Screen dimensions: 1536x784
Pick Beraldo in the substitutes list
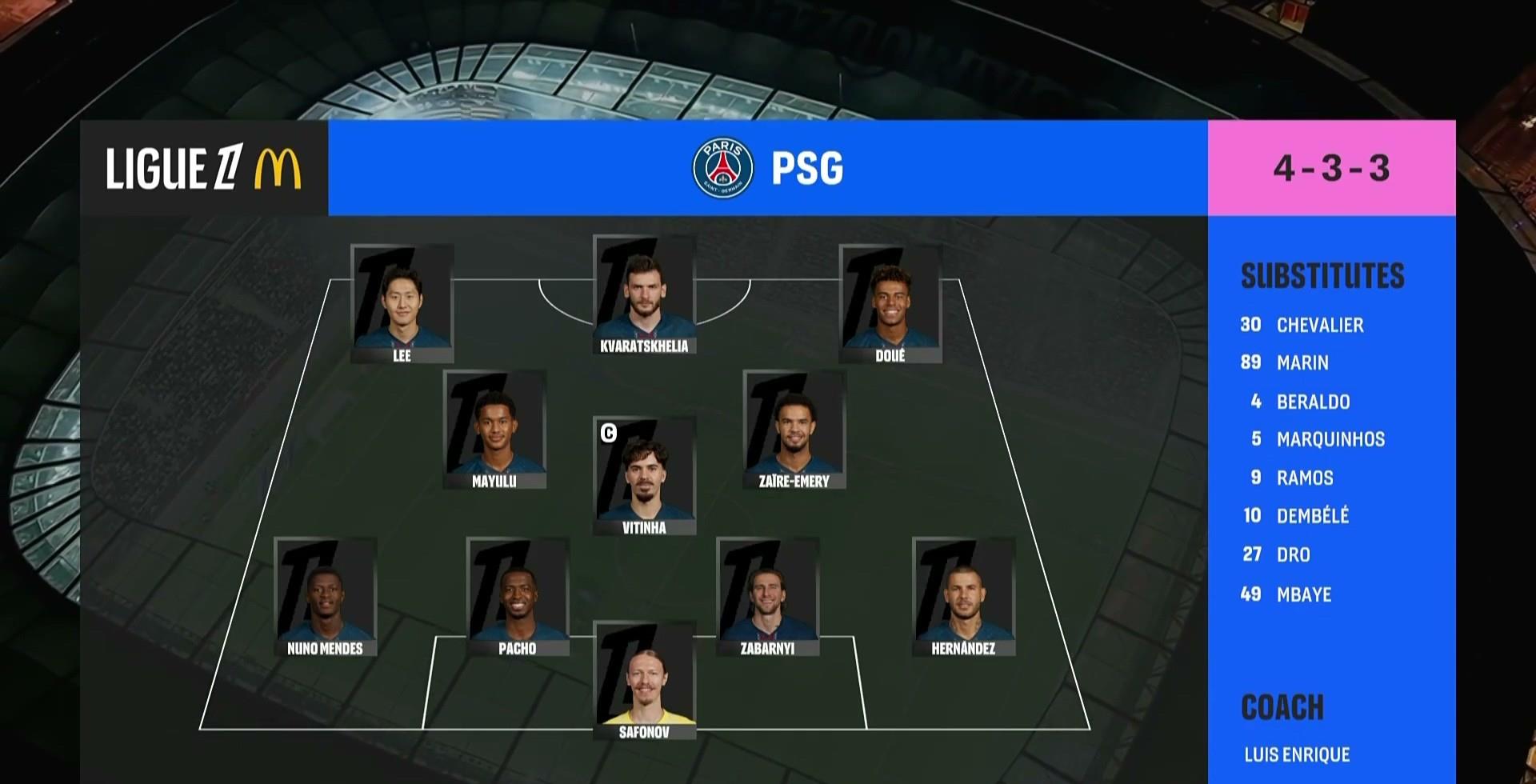pos(1312,402)
